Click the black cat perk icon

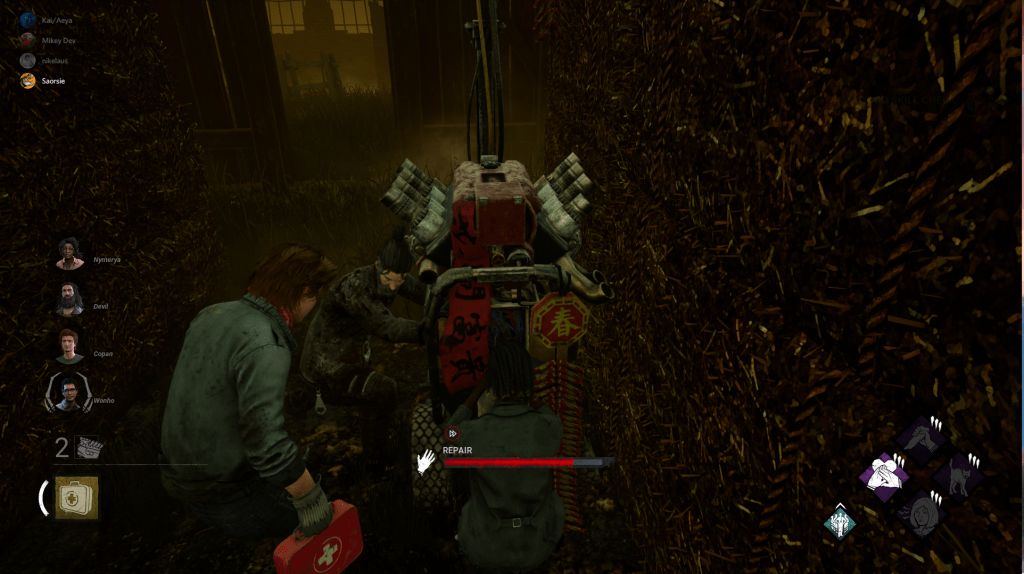(x=958, y=474)
